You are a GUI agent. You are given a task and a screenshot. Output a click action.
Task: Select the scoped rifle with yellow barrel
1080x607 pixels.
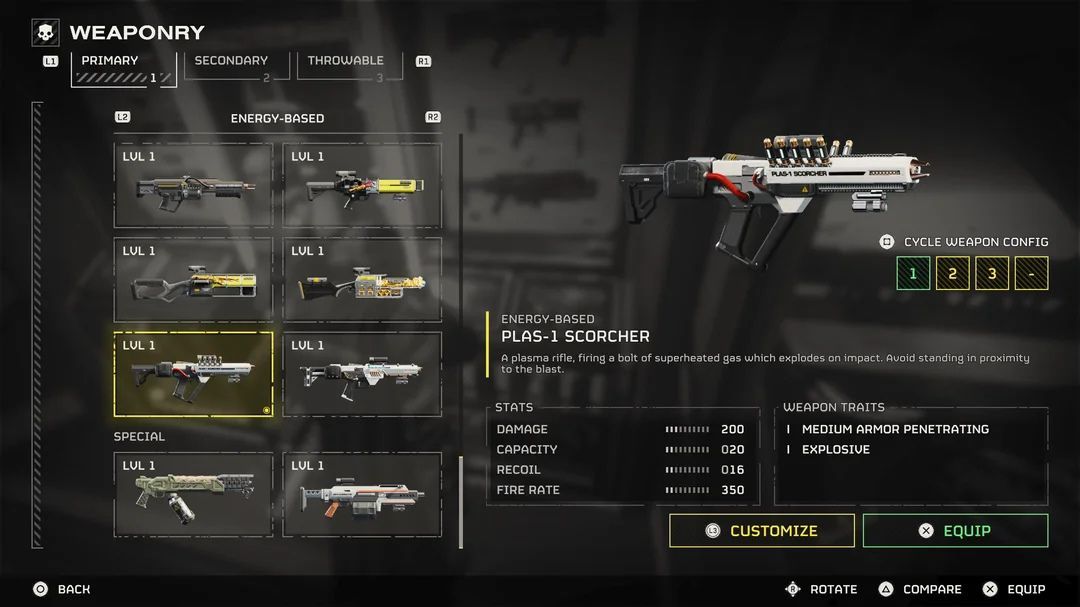click(362, 185)
